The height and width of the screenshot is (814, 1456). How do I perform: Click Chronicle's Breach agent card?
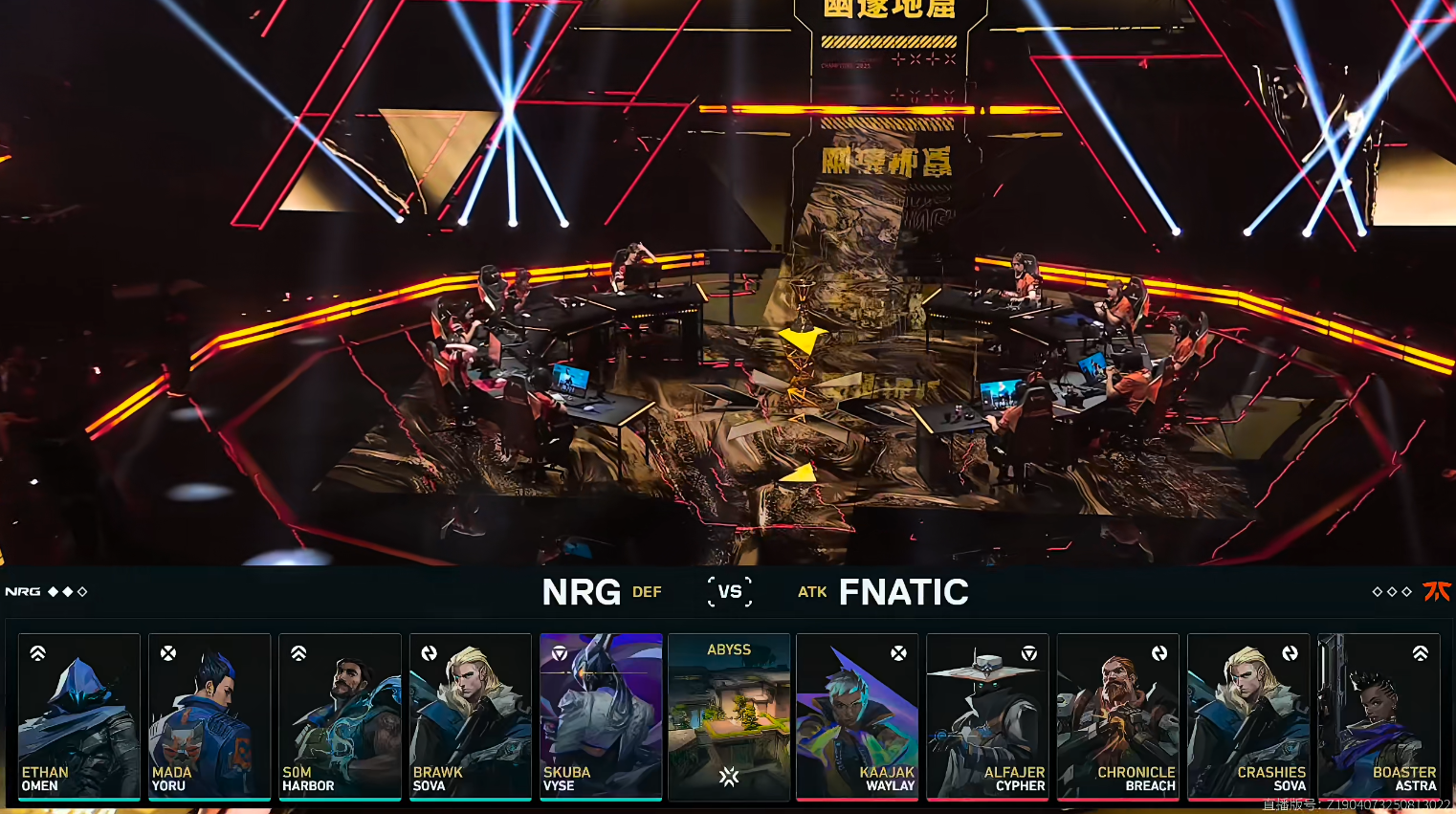(x=1117, y=715)
